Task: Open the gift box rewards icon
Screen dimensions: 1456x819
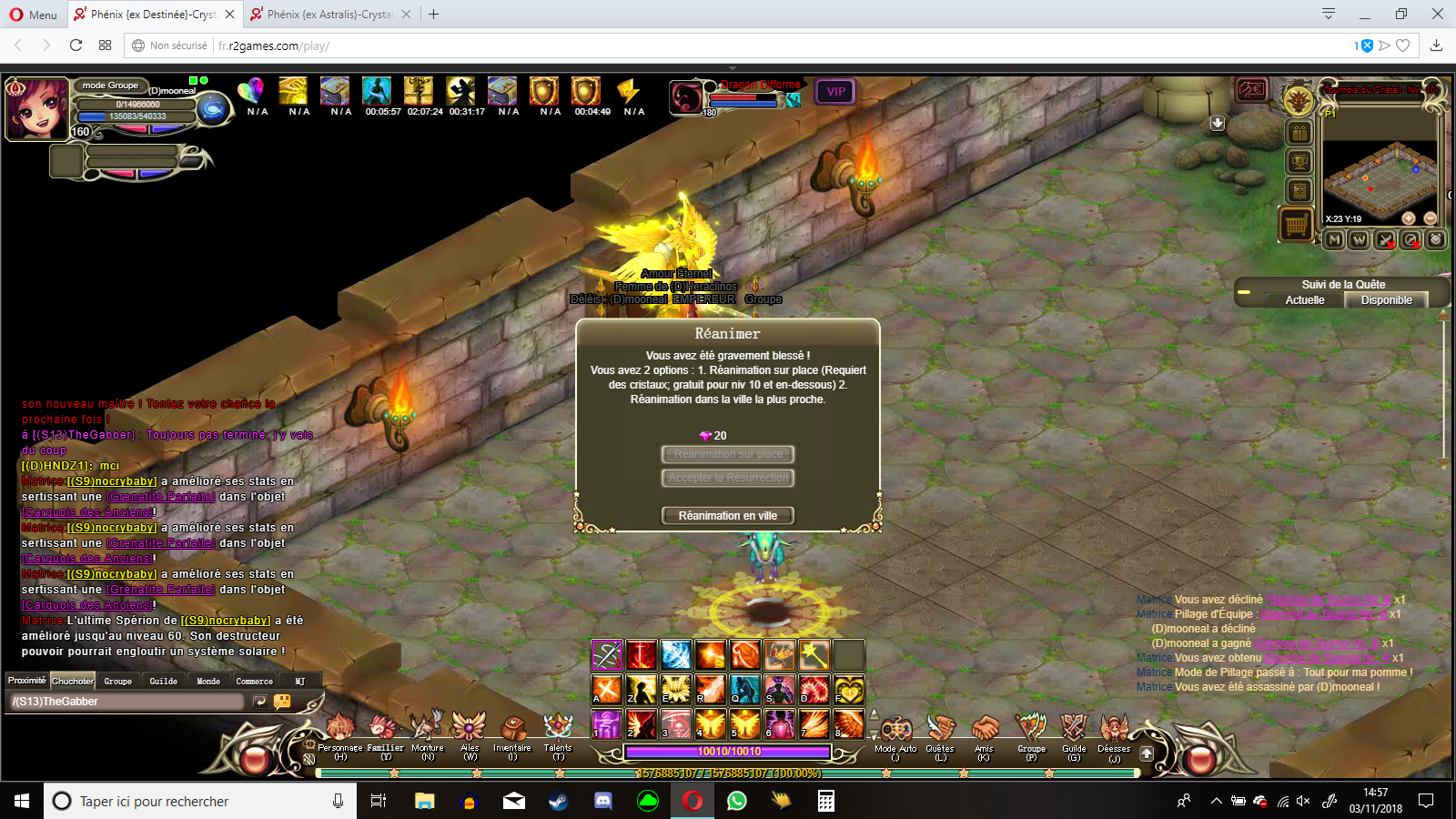Action: click(x=1299, y=134)
